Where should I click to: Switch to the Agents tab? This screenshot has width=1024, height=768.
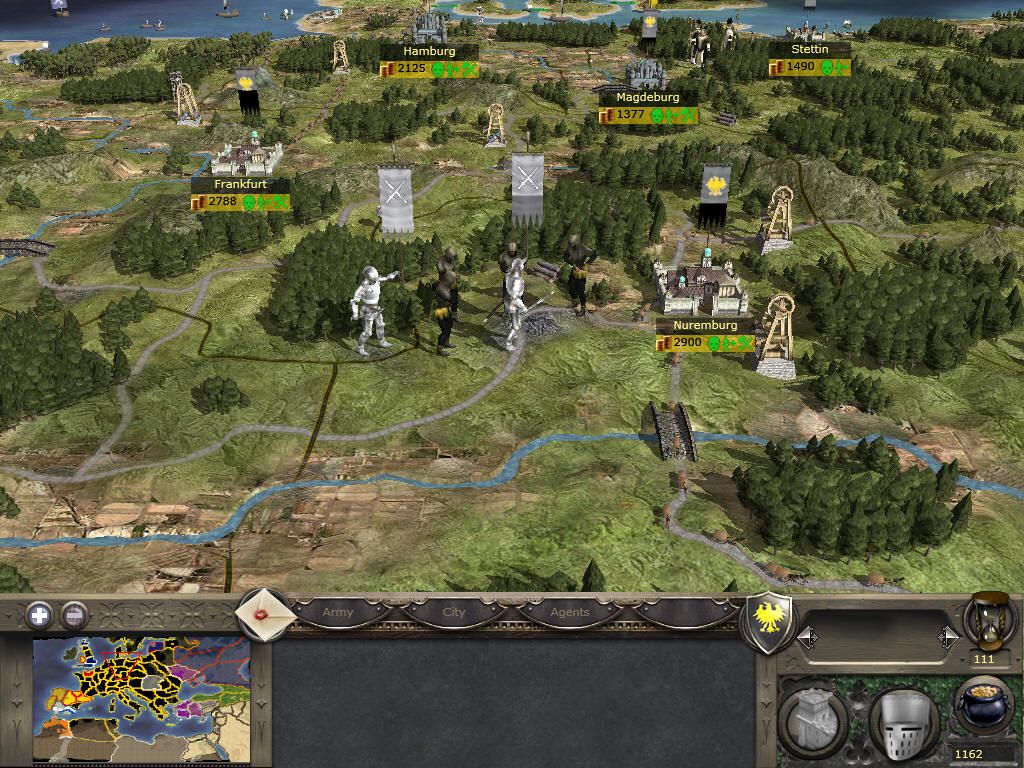click(570, 612)
